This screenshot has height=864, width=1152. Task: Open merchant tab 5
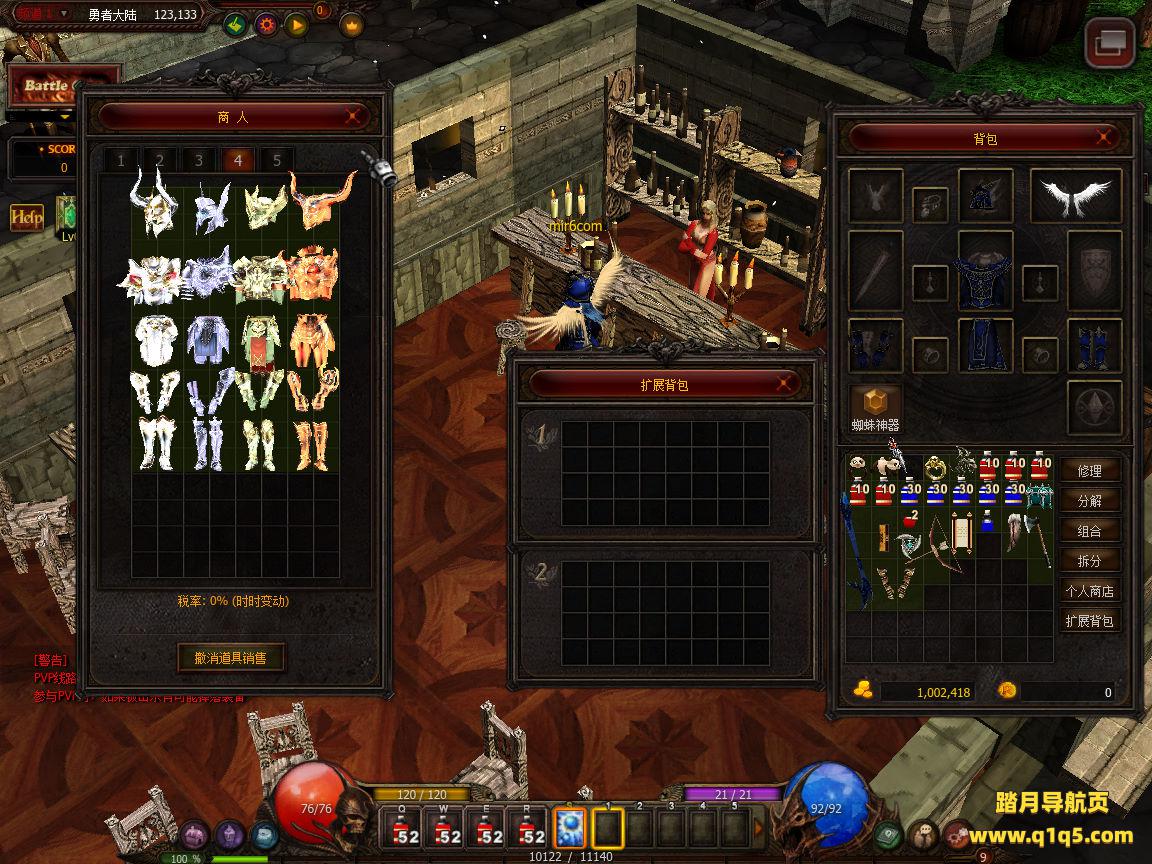[x=277, y=160]
